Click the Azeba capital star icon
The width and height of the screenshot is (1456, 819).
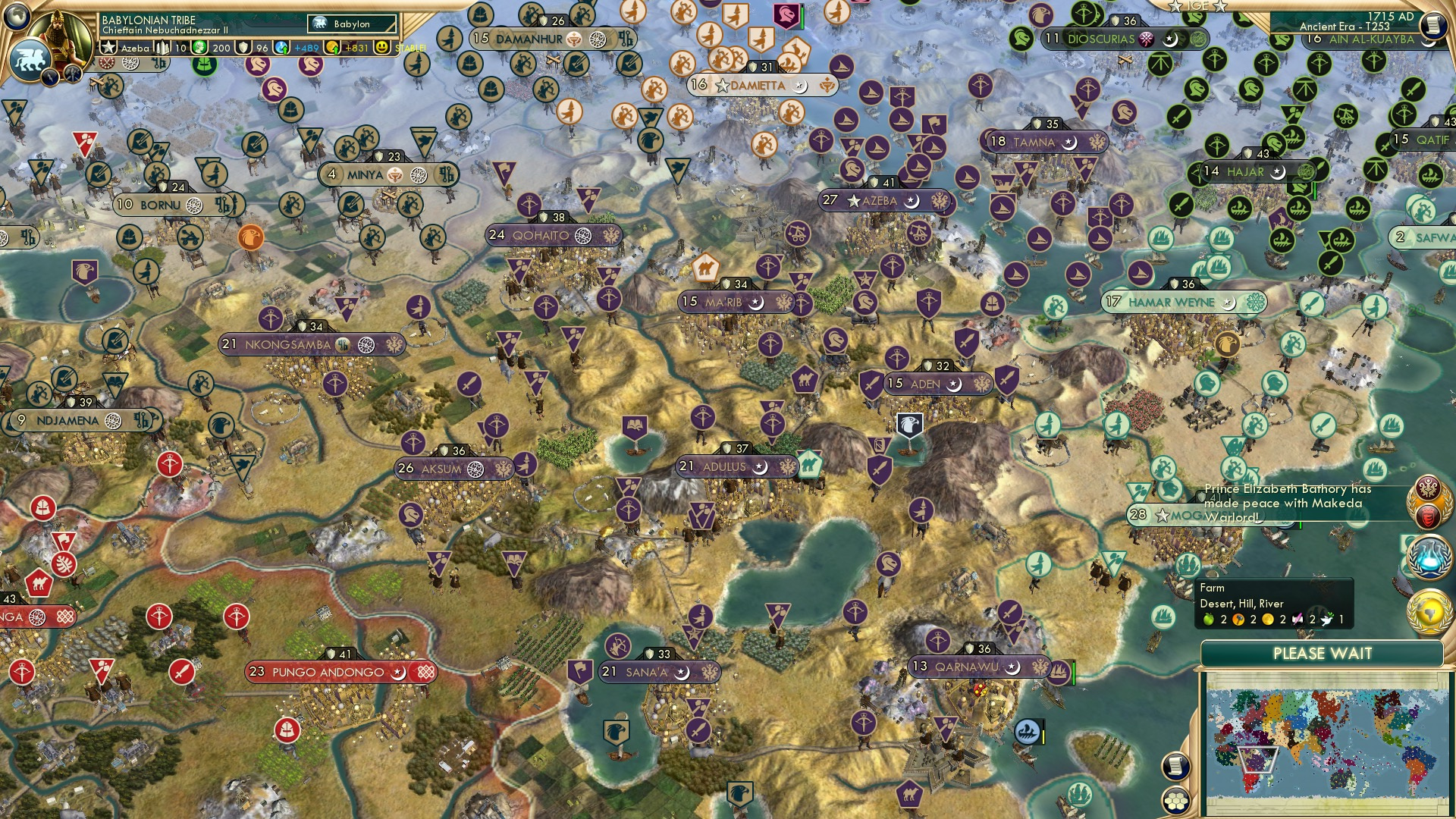point(107,47)
